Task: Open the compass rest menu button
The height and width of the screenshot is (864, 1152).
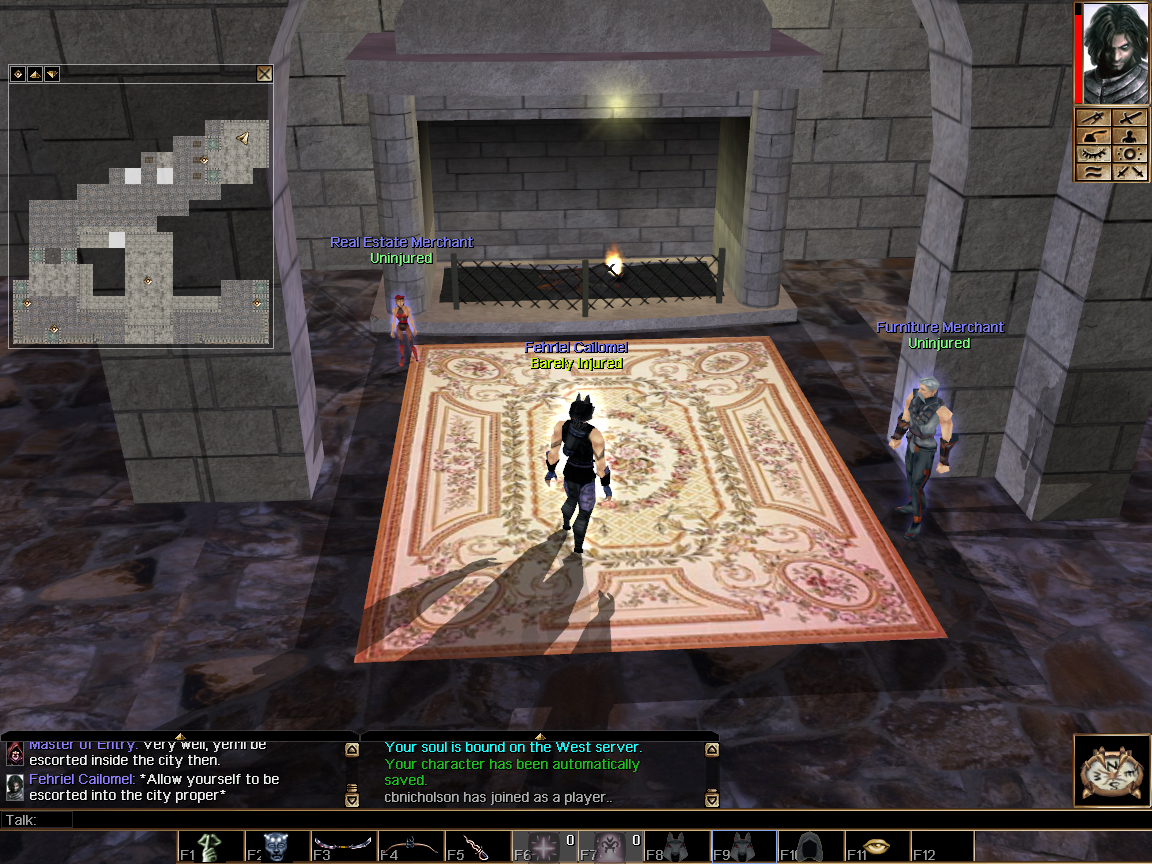Action: [1111, 771]
